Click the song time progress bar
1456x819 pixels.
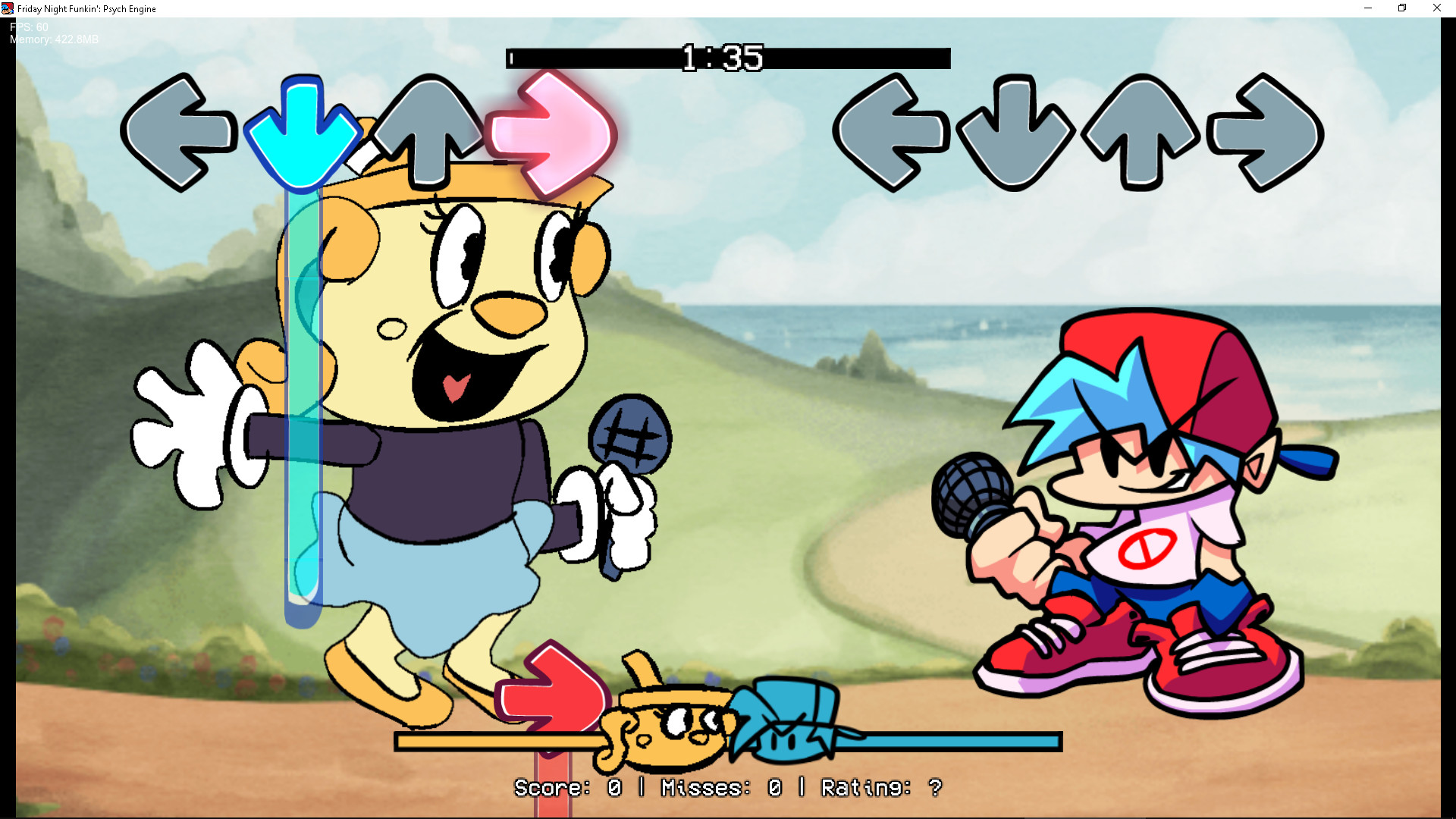click(x=728, y=58)
